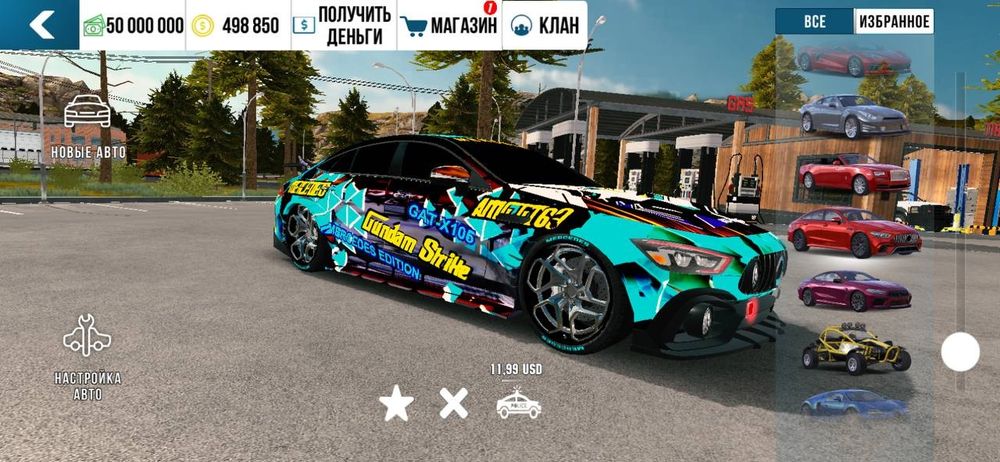This screenshot has height=462, width=1000.
Task: Select the silver coupe thumbnail
Action: 853,117
